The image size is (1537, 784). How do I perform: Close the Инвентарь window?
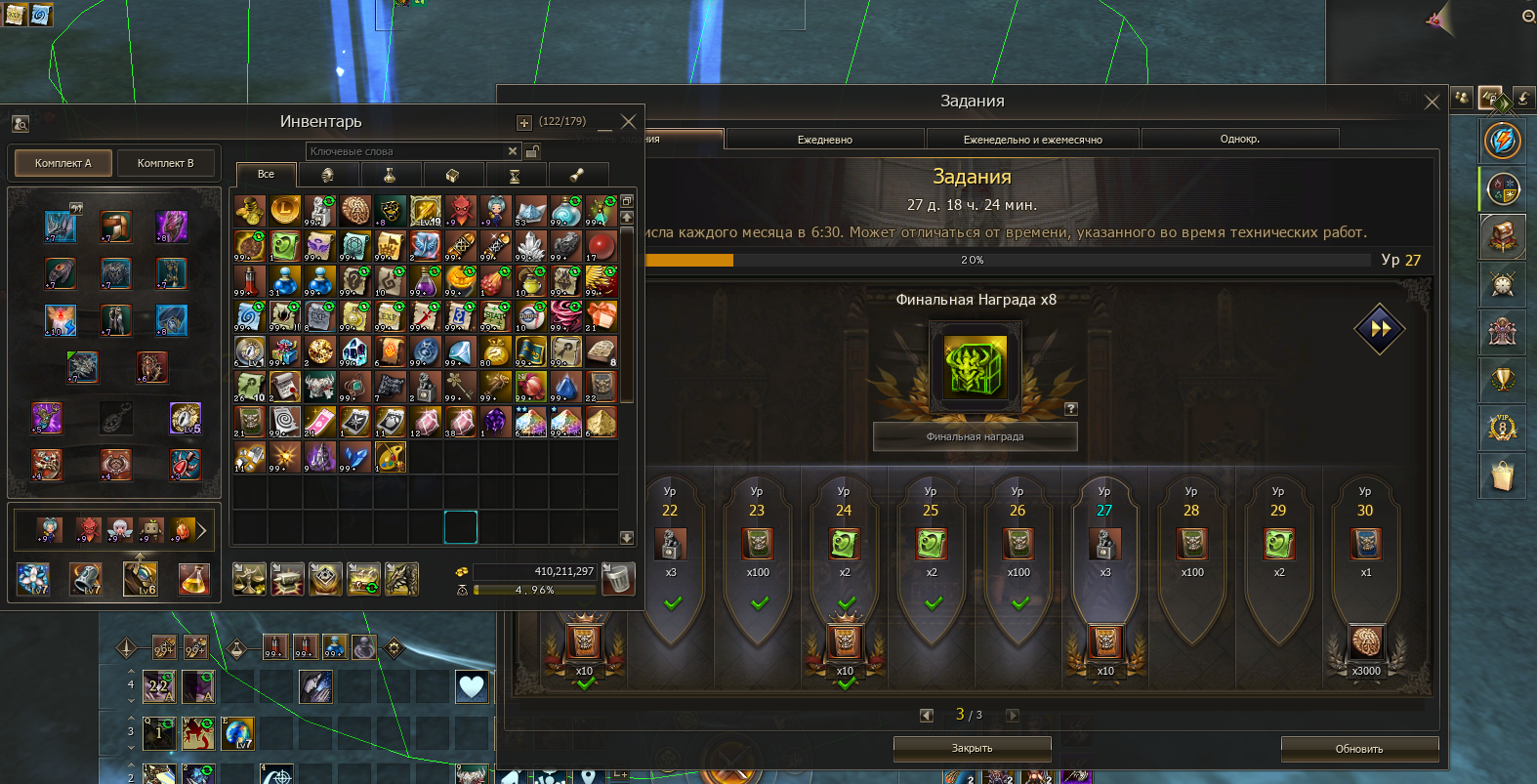629,122
